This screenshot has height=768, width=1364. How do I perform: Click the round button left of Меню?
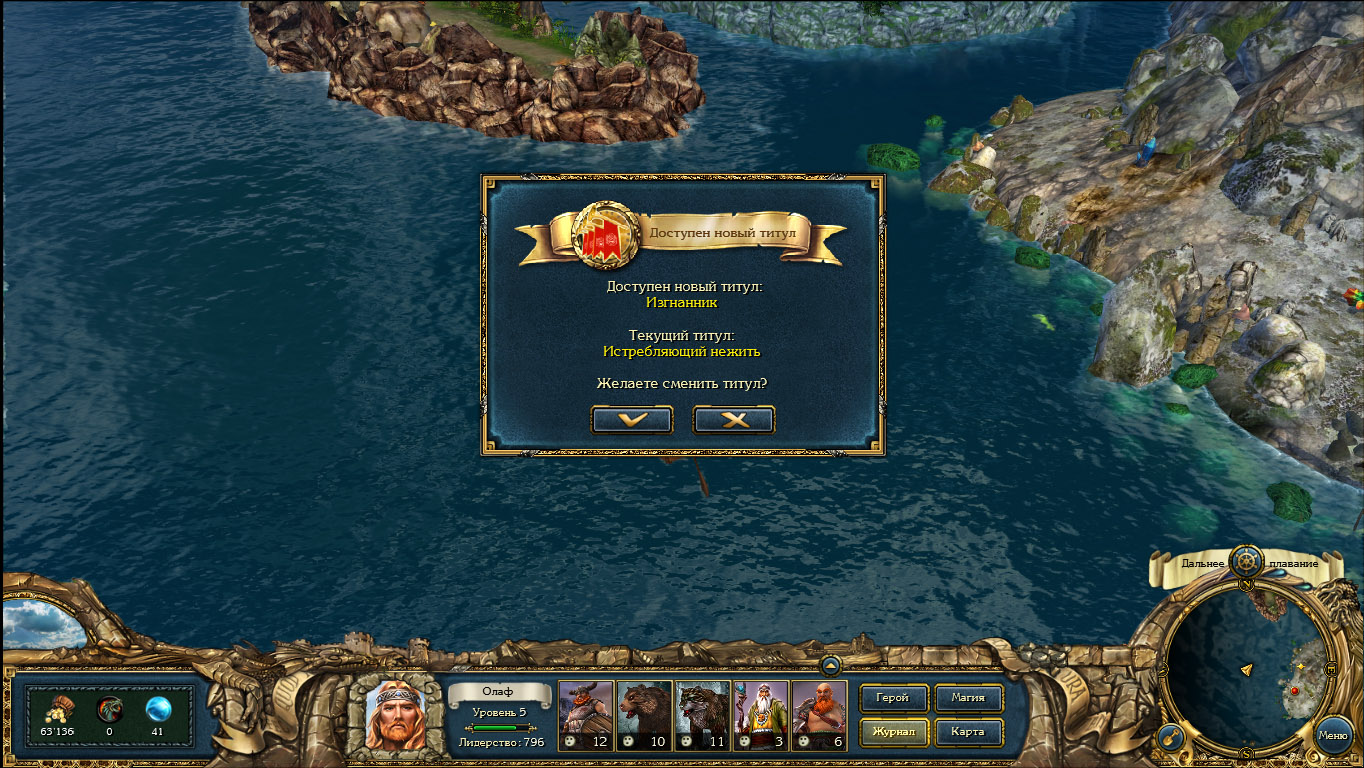point(1172,737)
